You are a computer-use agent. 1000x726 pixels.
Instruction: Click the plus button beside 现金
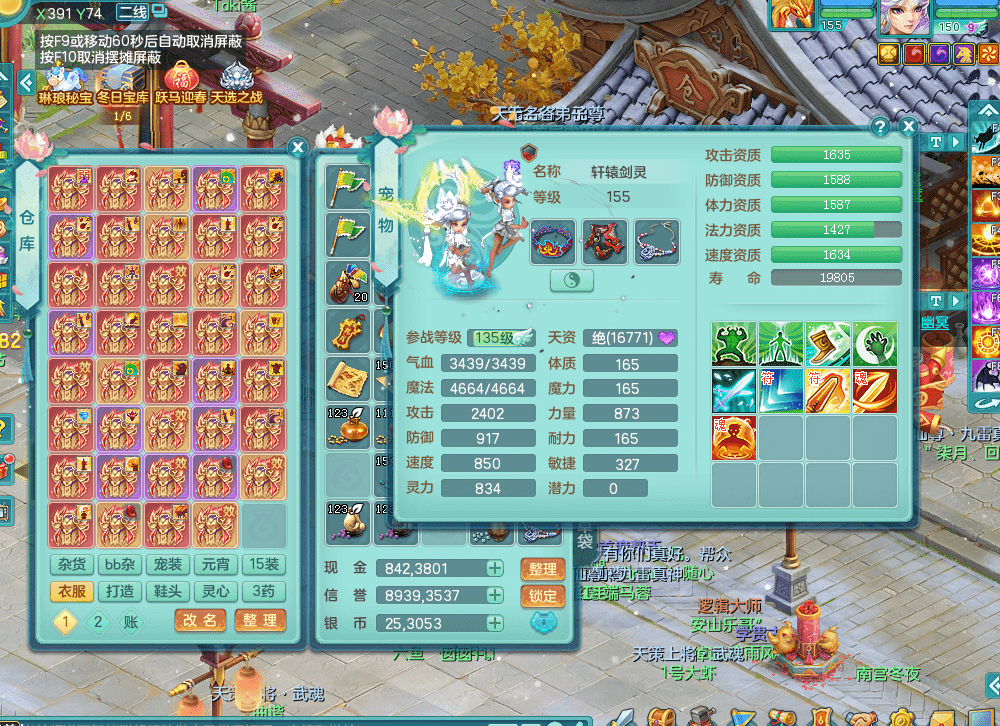(x=495, y=568)
